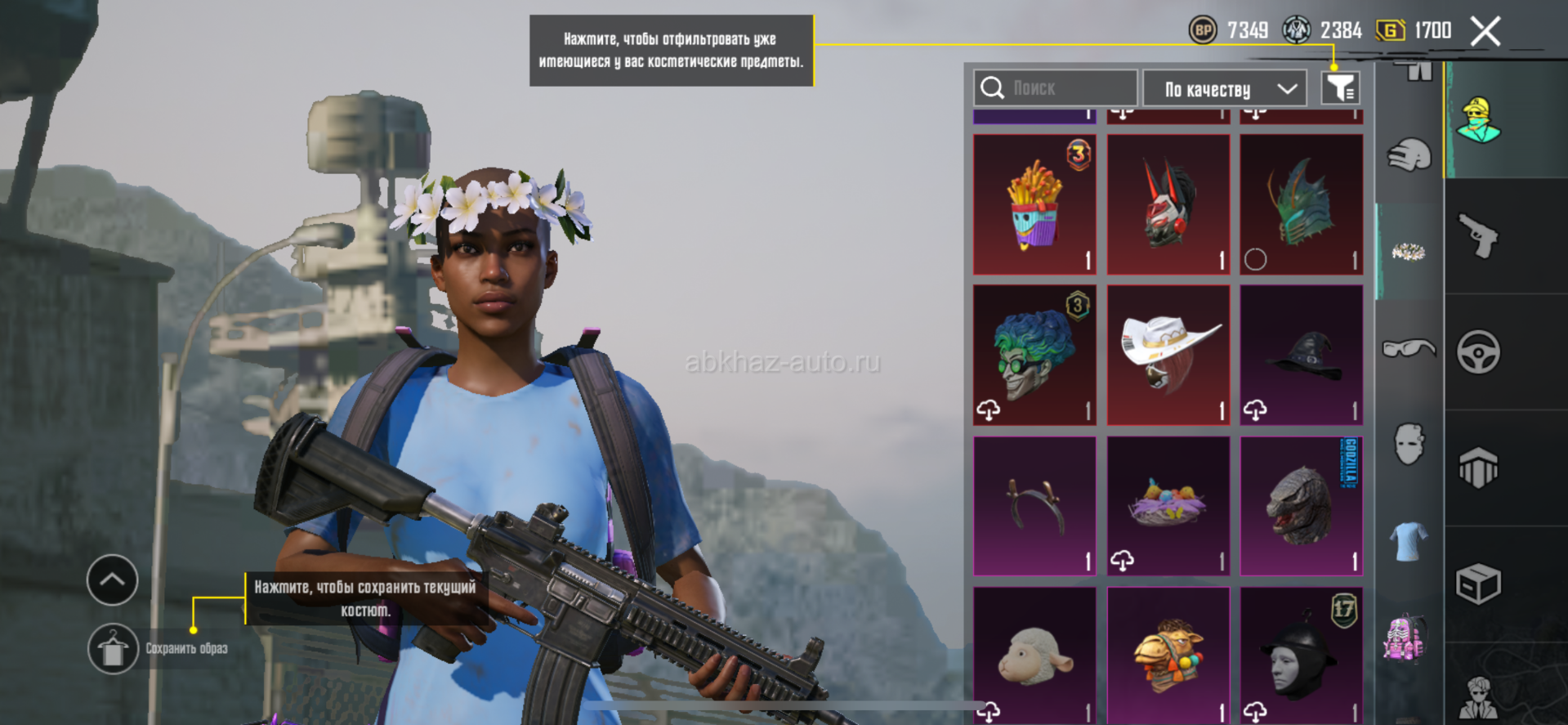Select the white cowboy hat item

[x=1168, y=356]
